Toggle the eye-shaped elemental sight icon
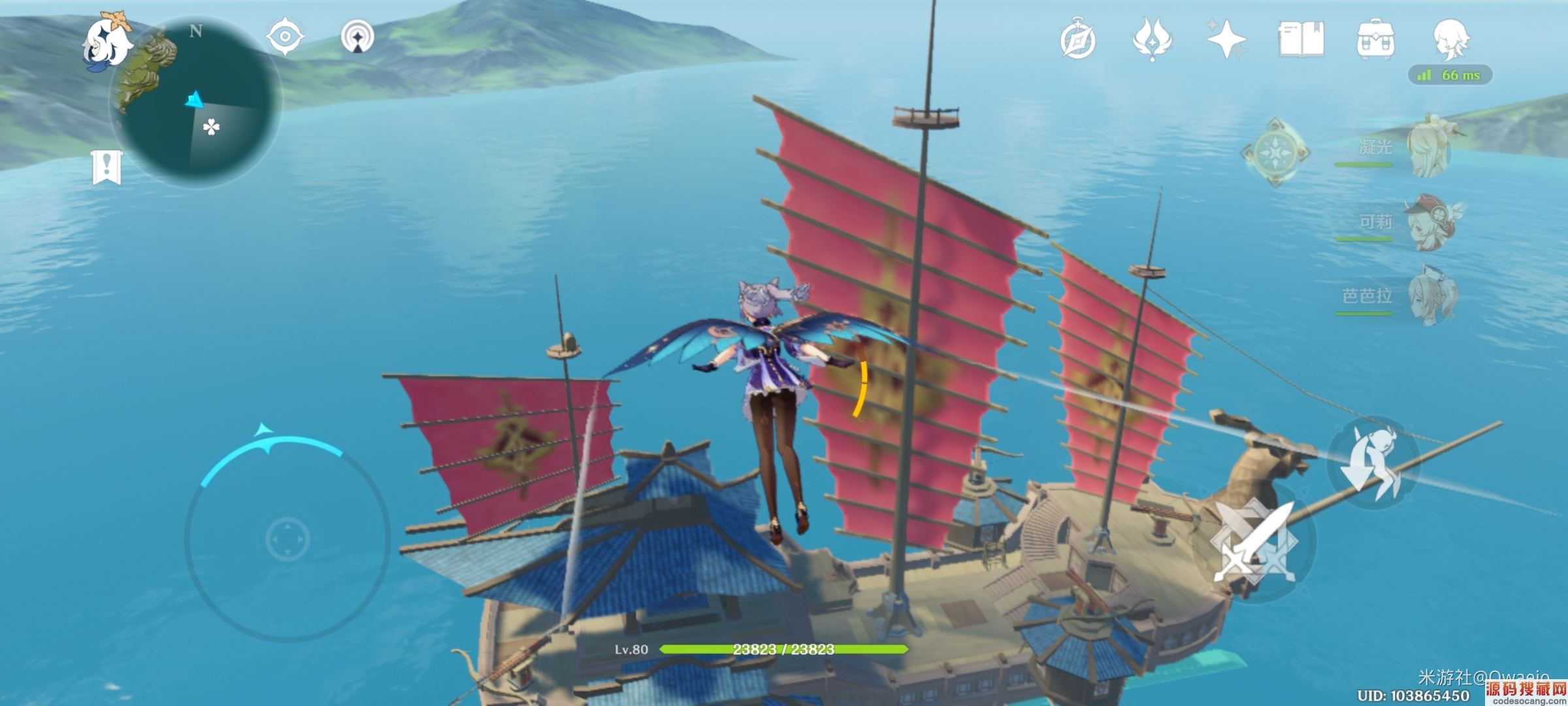Screen dimensions: 1568x706 [x=286, y=36]
